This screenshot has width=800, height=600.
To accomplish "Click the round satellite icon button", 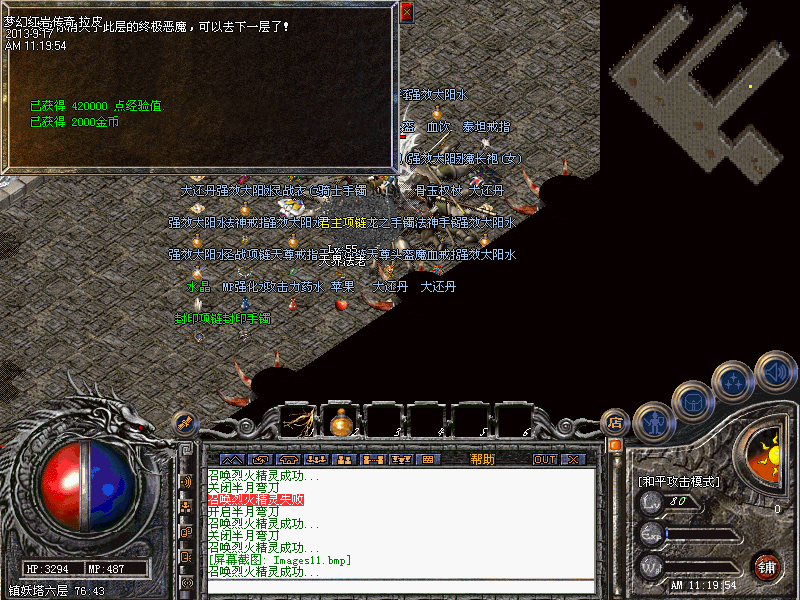I will pos(184,422).
